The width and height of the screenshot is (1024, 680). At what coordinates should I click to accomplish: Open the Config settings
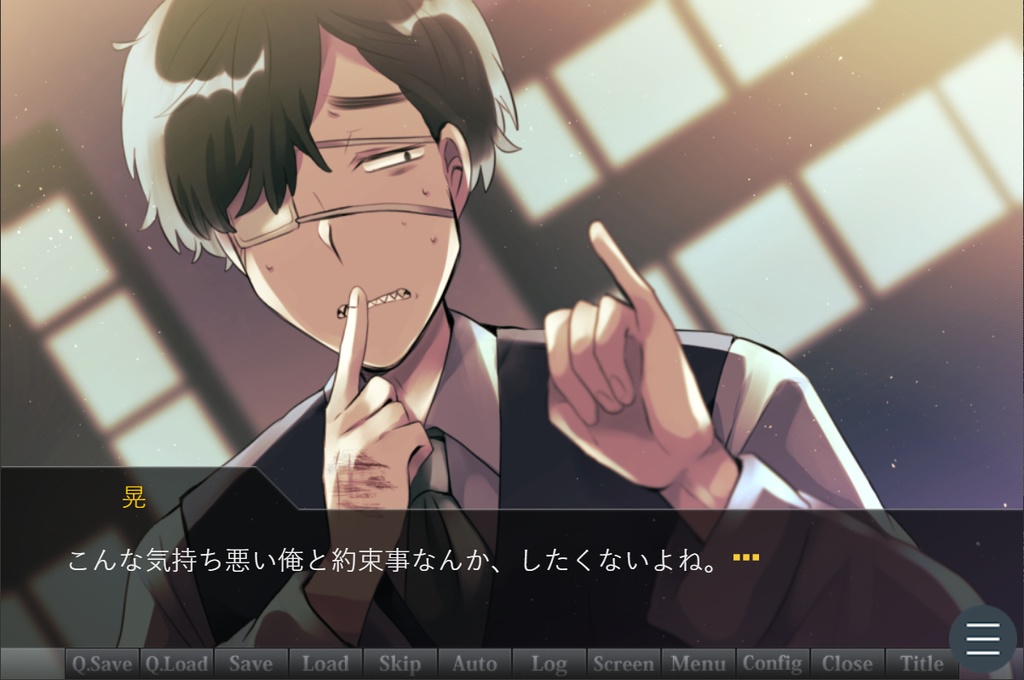pyautogui.click(x=772, y=663)
